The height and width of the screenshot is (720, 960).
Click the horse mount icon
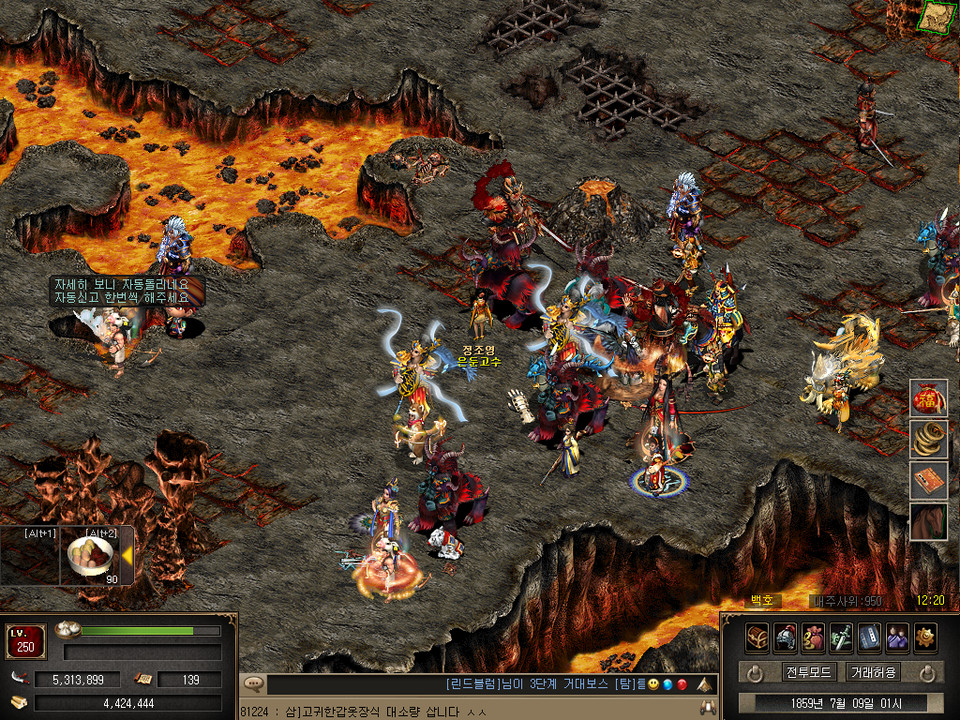929,522
